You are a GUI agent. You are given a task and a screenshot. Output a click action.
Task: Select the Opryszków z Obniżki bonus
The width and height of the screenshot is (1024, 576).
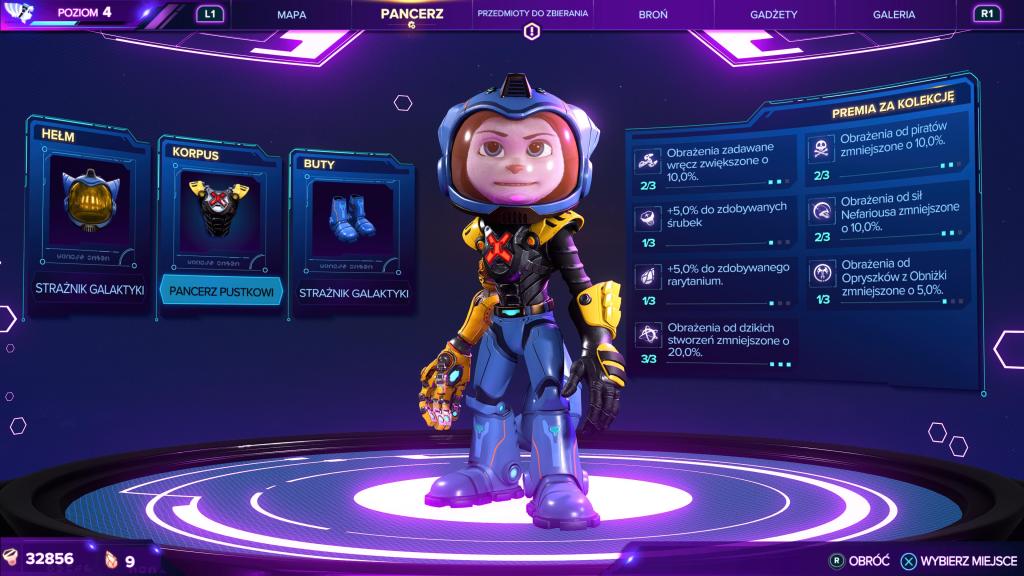[888, 278]
